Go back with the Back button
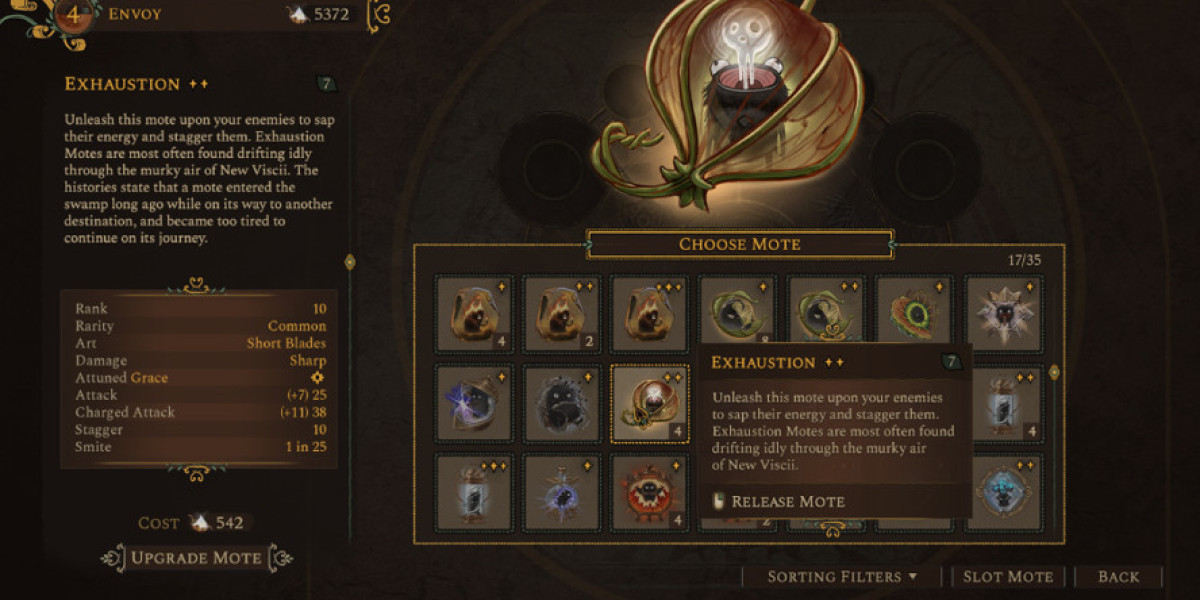 coord(1118,576)
